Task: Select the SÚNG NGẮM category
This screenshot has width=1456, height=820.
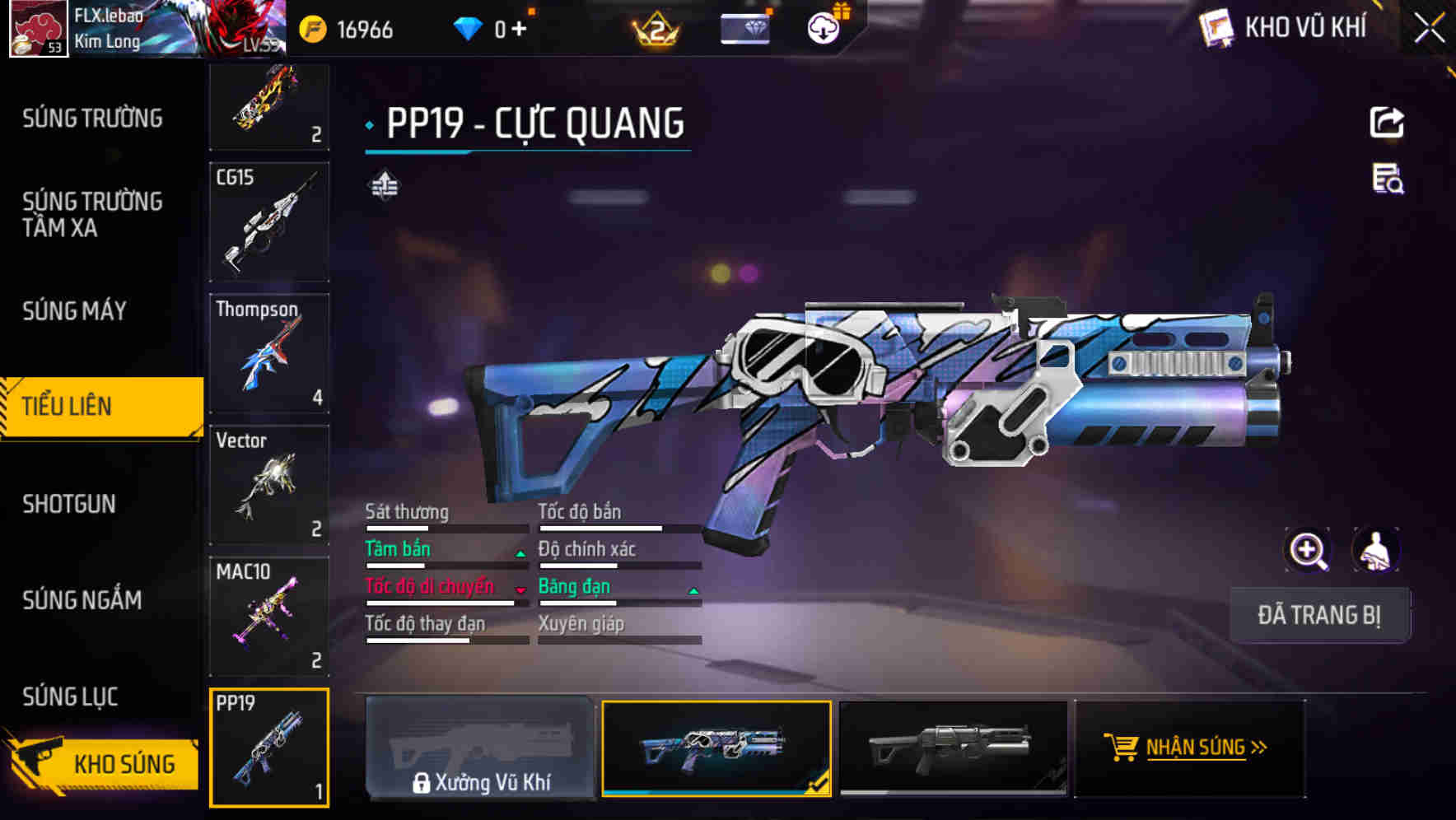Action: tap(82, 600)
